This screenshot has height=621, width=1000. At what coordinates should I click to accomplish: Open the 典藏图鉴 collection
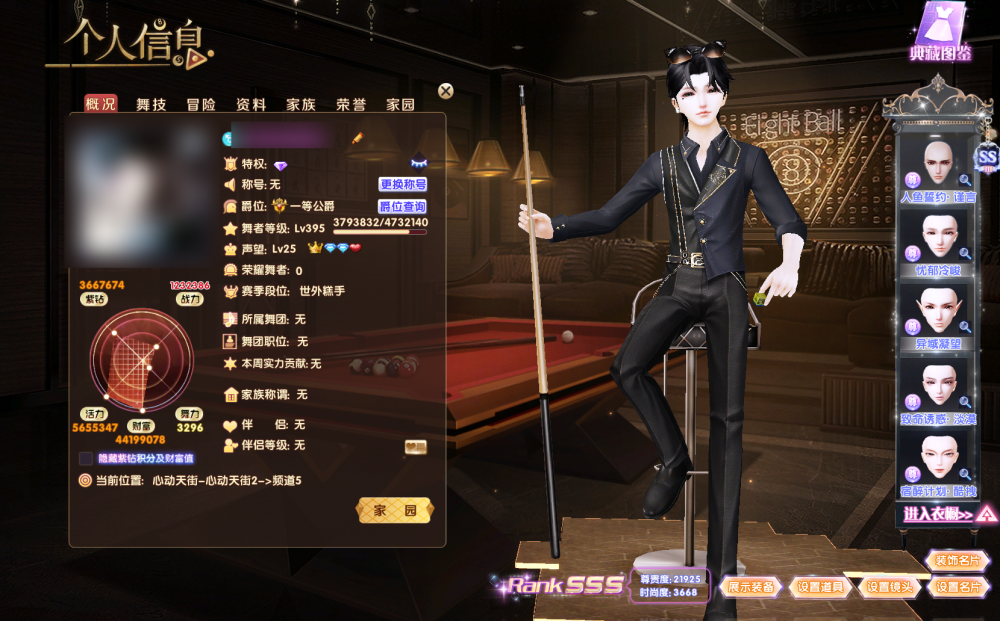click(x=940, y=34)
